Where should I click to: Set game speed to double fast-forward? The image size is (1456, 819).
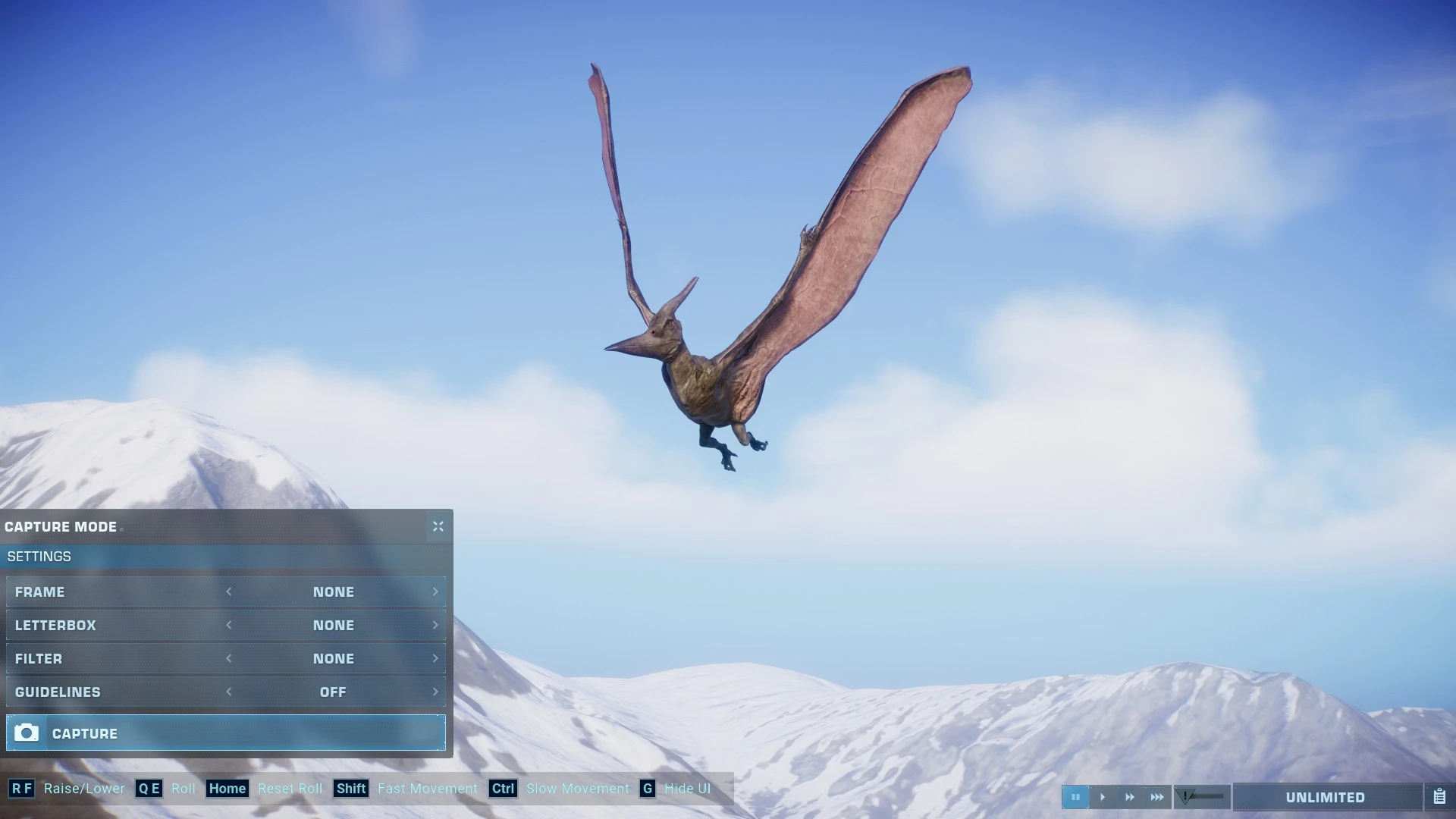click(1130, 797)
